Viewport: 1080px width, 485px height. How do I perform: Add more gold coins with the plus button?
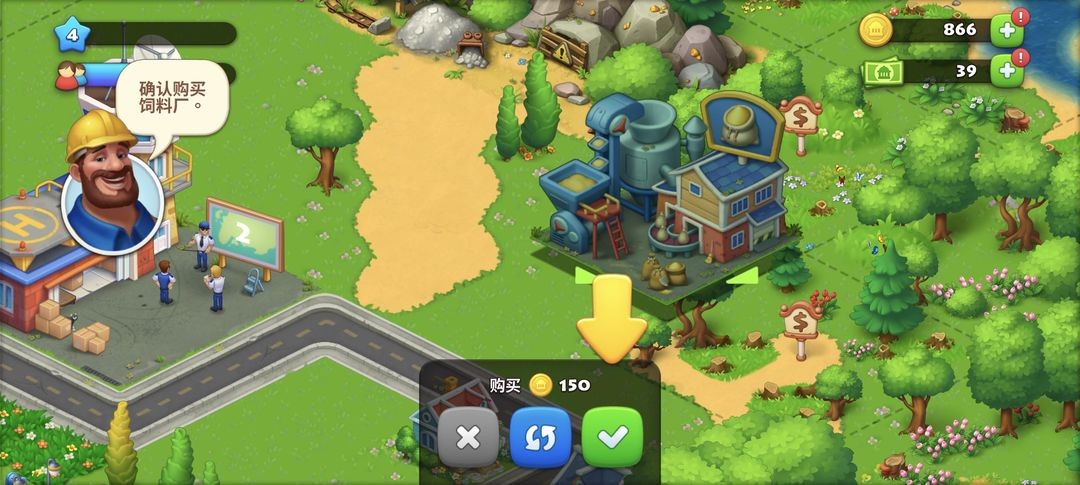[1006, 31]
